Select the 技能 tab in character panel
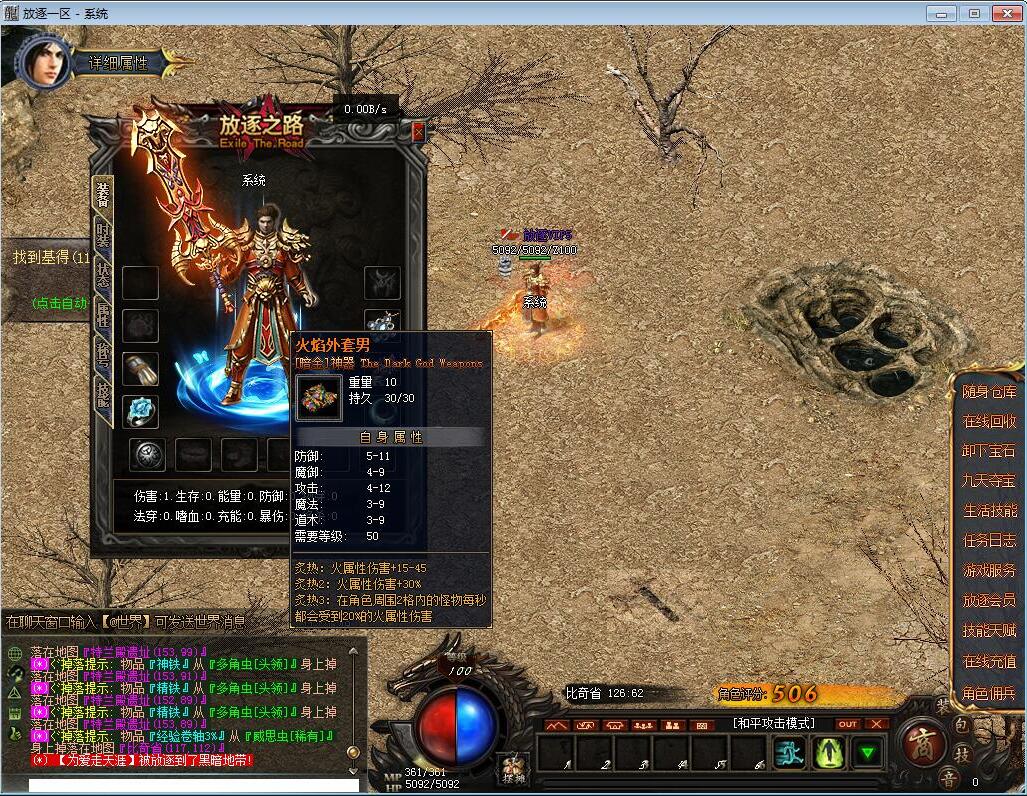Image resolution: width=1027 pixels, height=796 pixels. [x=103, y=393]
